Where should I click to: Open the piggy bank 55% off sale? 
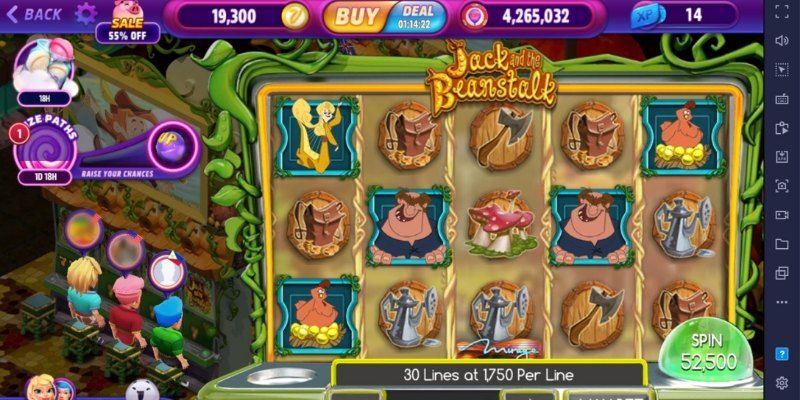pyautogui.click(x=127, y=20)
